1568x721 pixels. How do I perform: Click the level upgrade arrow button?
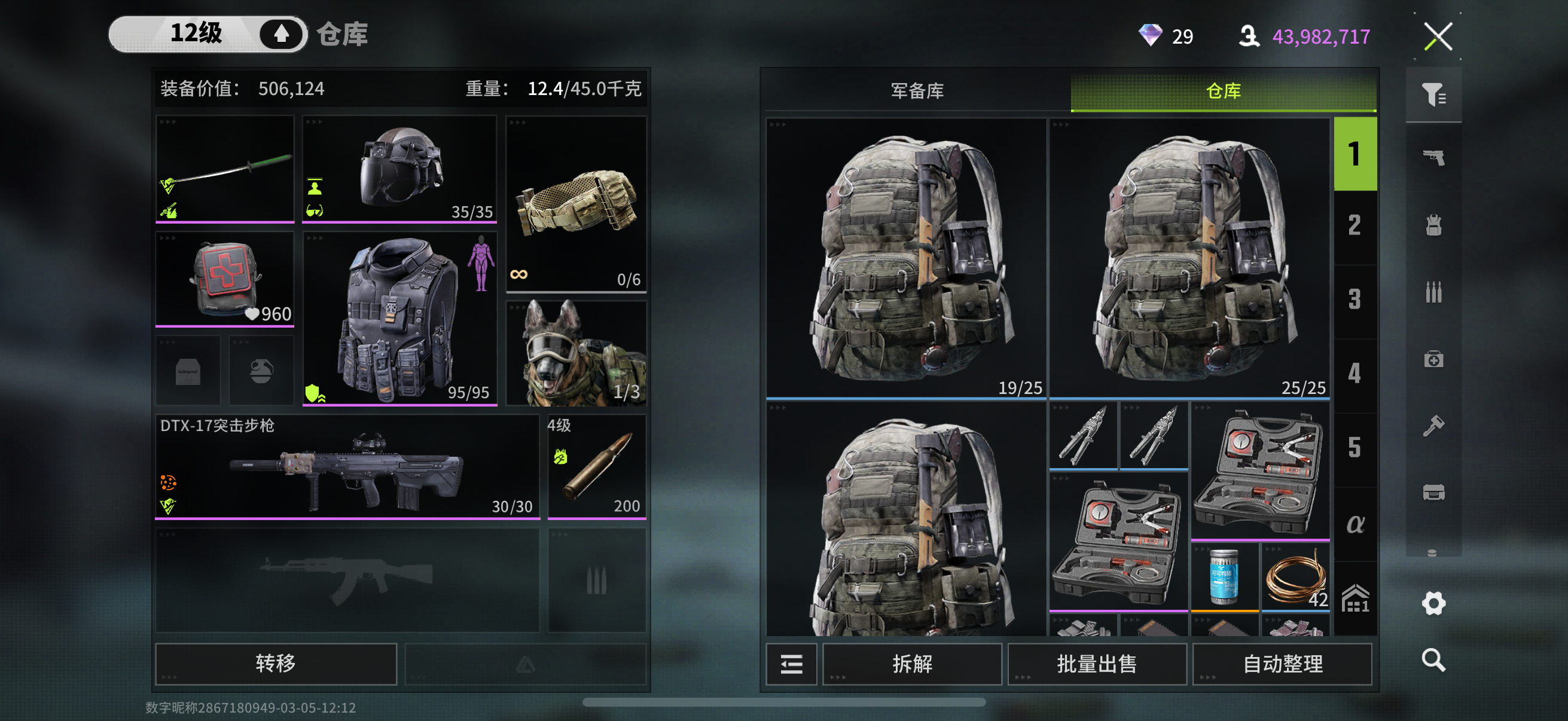[x=280, y=34]
